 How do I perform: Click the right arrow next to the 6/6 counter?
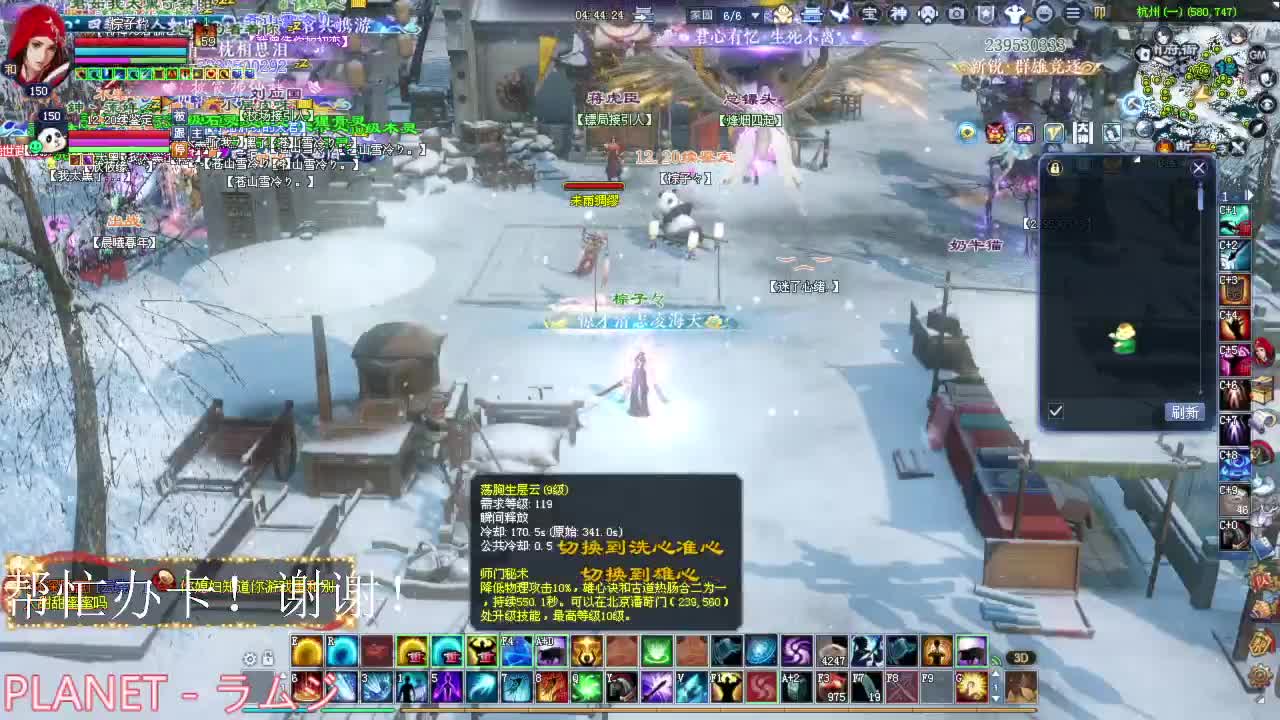pyautogui.click(x=754, y=14)
